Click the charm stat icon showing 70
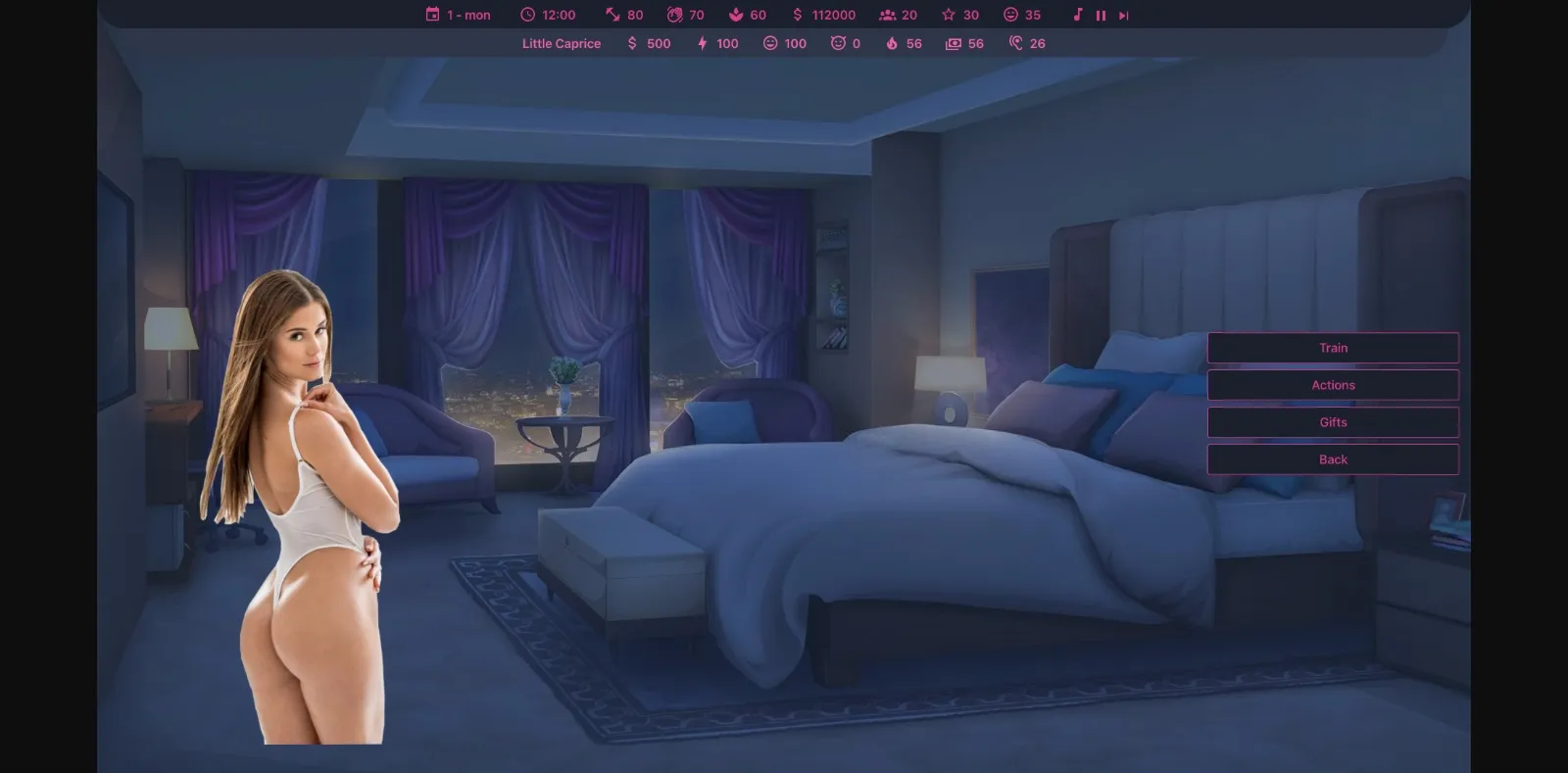Screen dimensions: 1568x773 (x=674, y=14)
